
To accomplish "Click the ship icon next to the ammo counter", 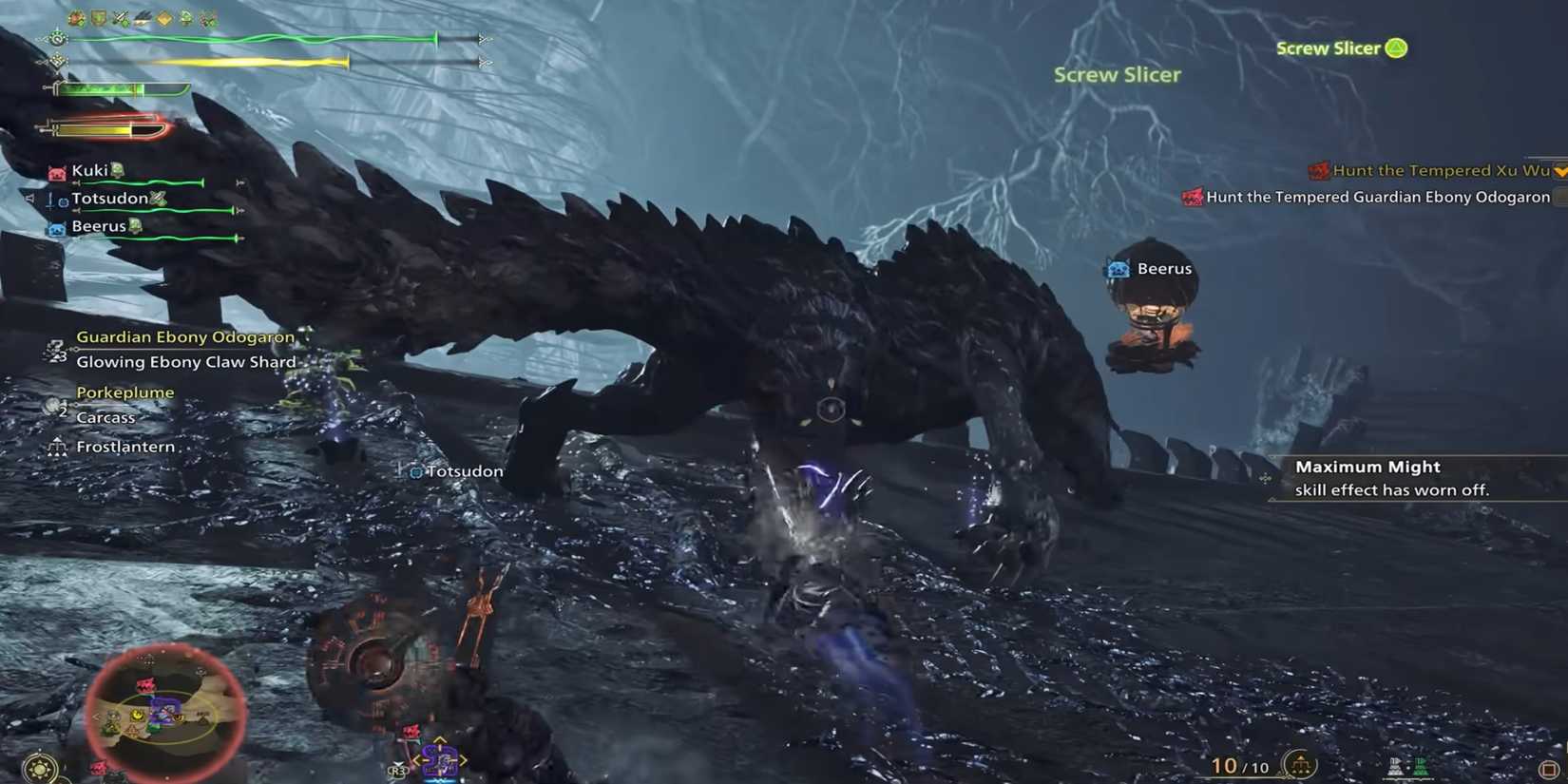I will (x=1300, y=764).
